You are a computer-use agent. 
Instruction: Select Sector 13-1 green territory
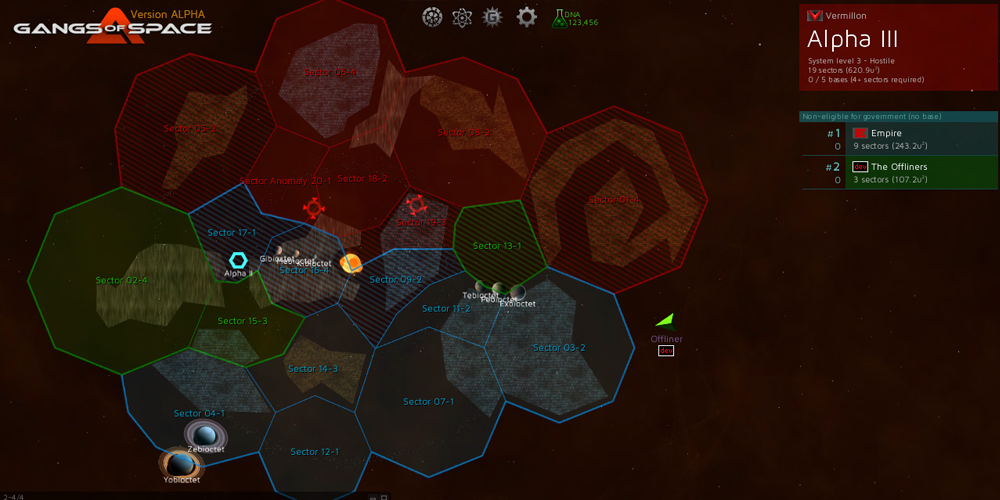click(498, 246)
